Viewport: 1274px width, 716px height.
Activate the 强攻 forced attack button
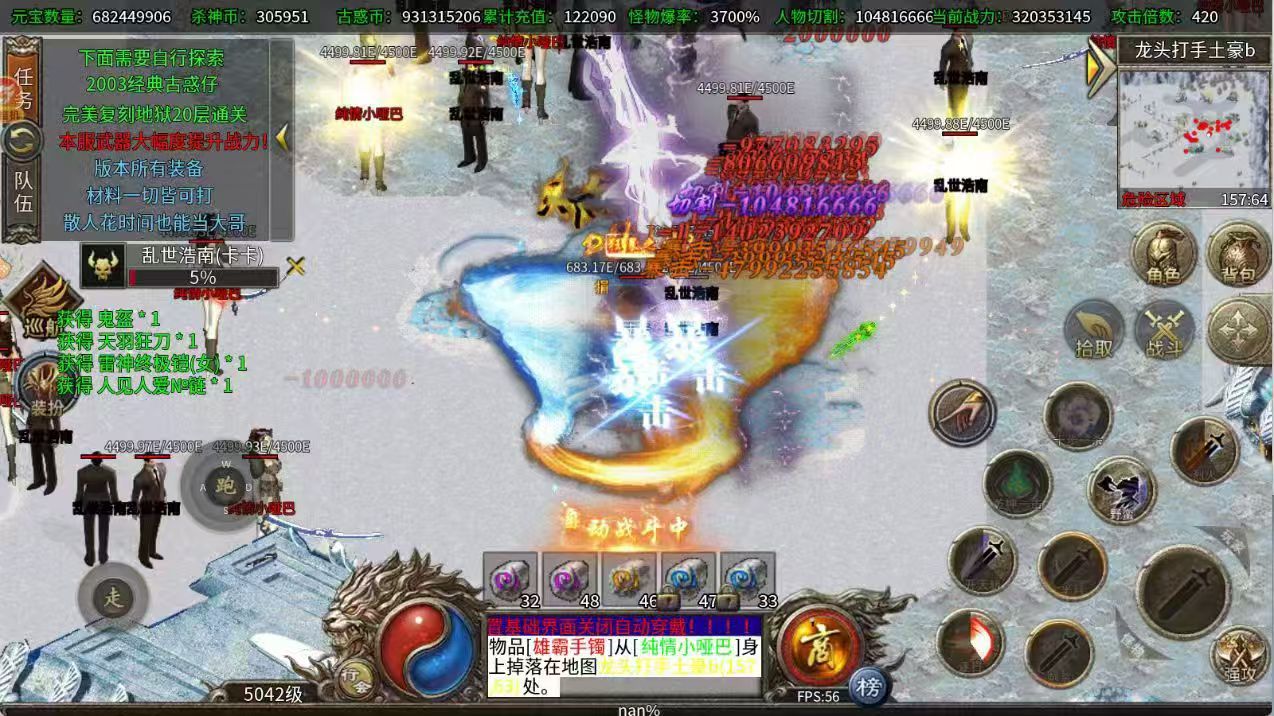(1239, 656)
